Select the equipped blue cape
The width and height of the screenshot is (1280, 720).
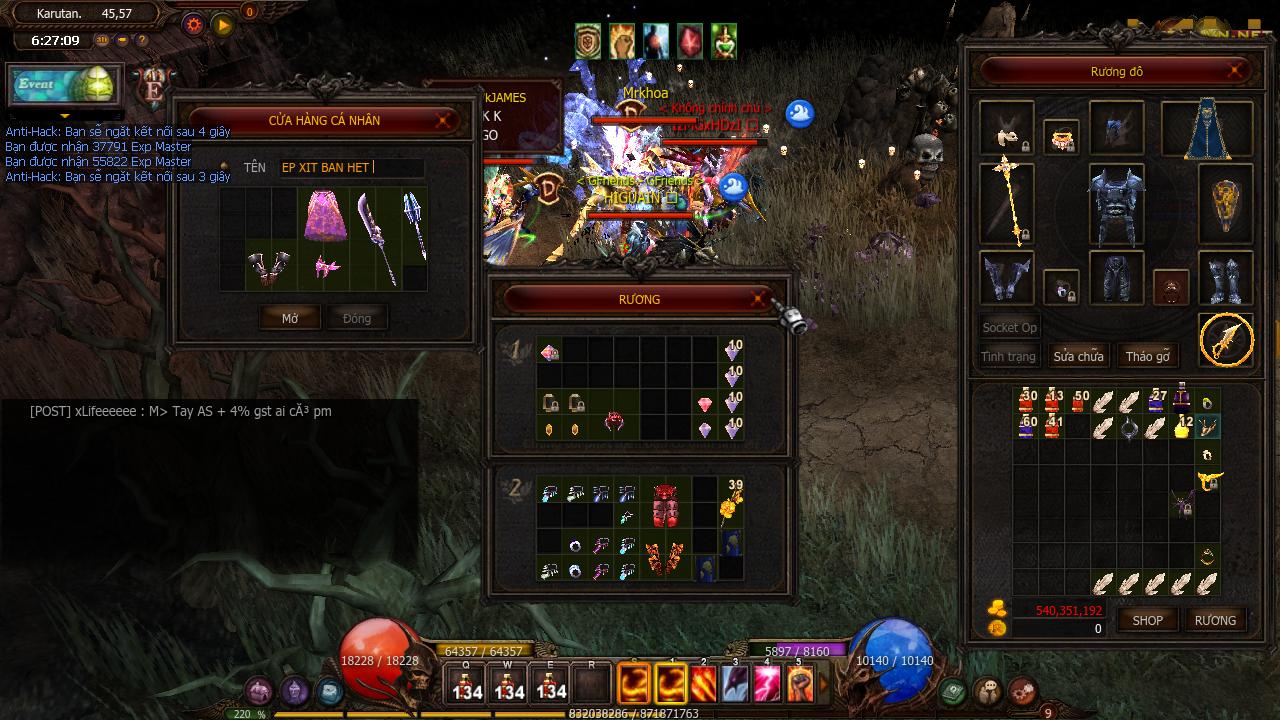pos(1206,129)
